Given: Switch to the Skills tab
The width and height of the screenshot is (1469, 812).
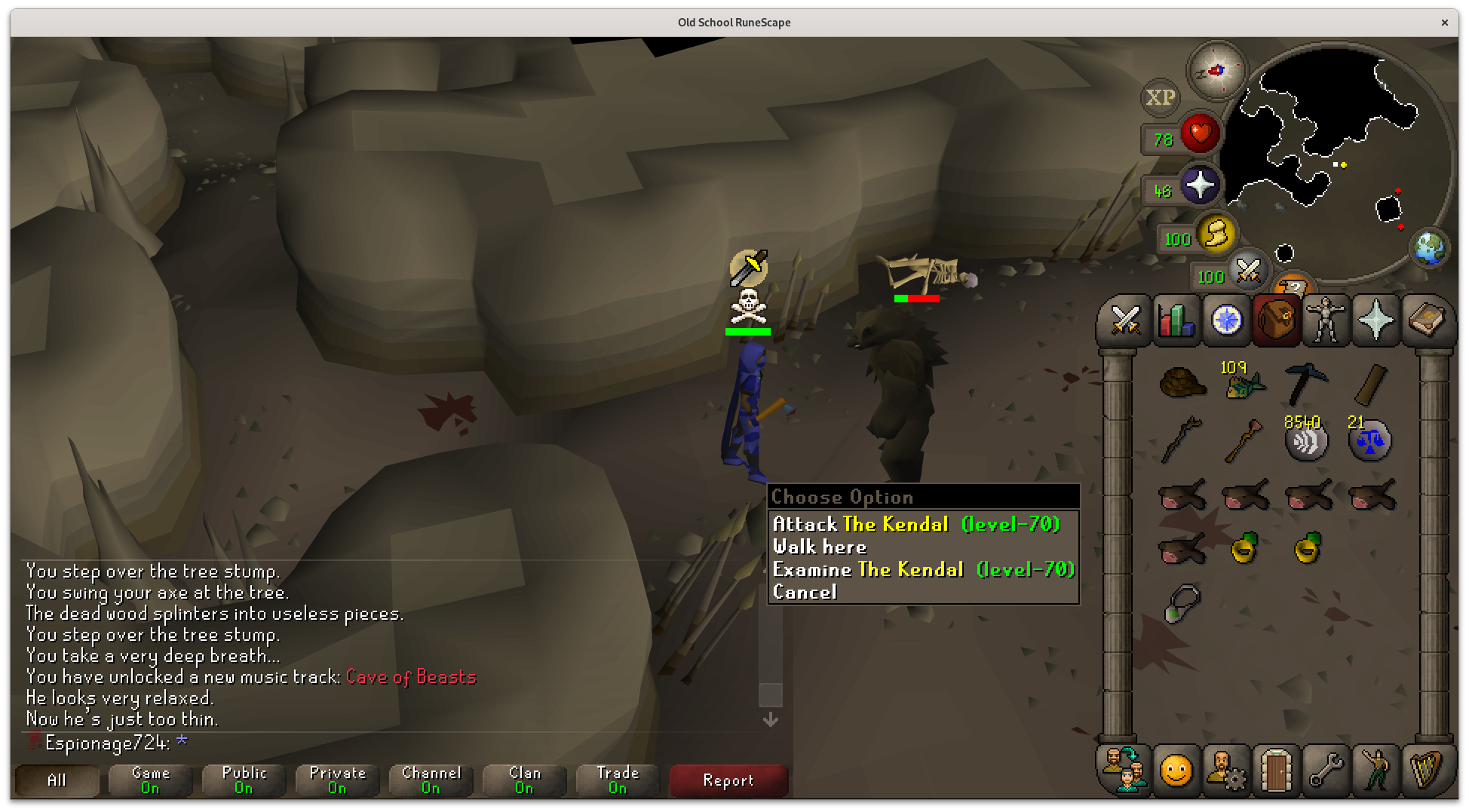Looking at the screenshot, I should 1175,320.
